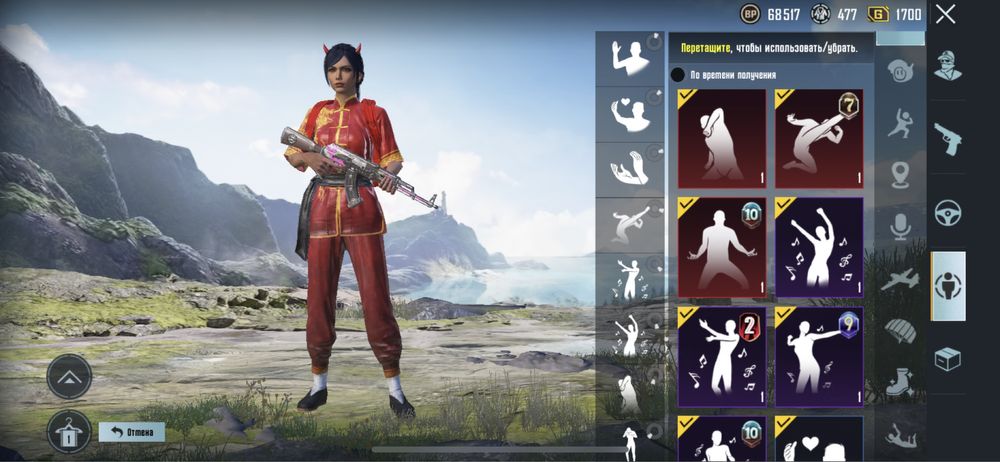Open the wardrobe preset 1 hanger icon
Viewport: 1000px width, 462px height.
click(69, 432)
